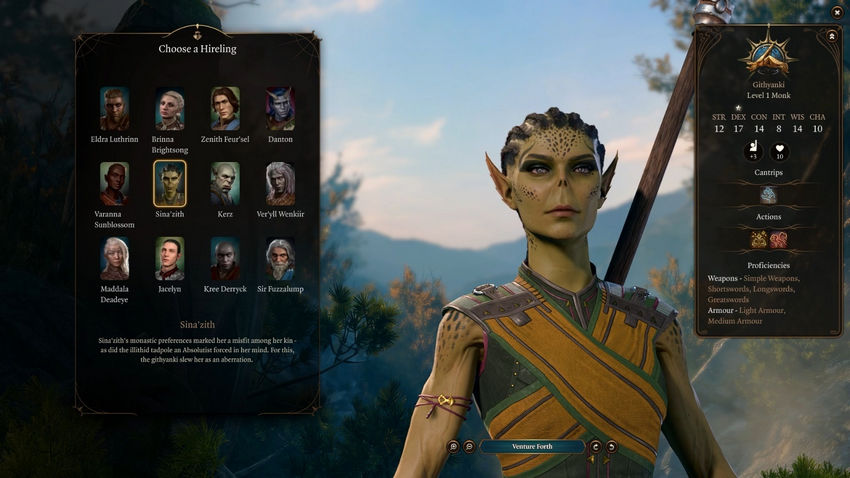
Task: Collapse the character summary panel
Action: tap(831, 36)
